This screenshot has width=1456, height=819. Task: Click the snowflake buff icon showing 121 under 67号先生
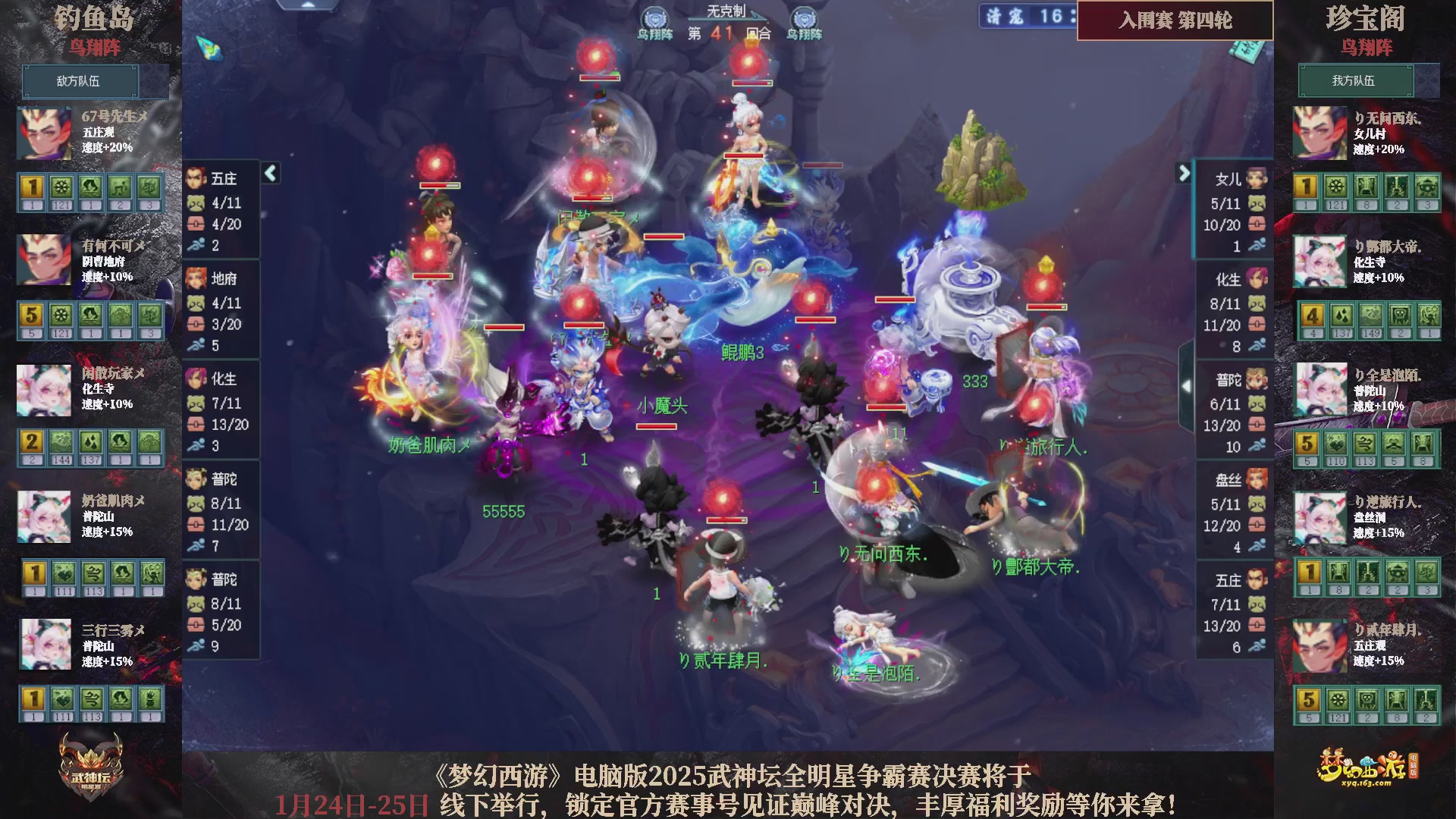pos(60,186)
